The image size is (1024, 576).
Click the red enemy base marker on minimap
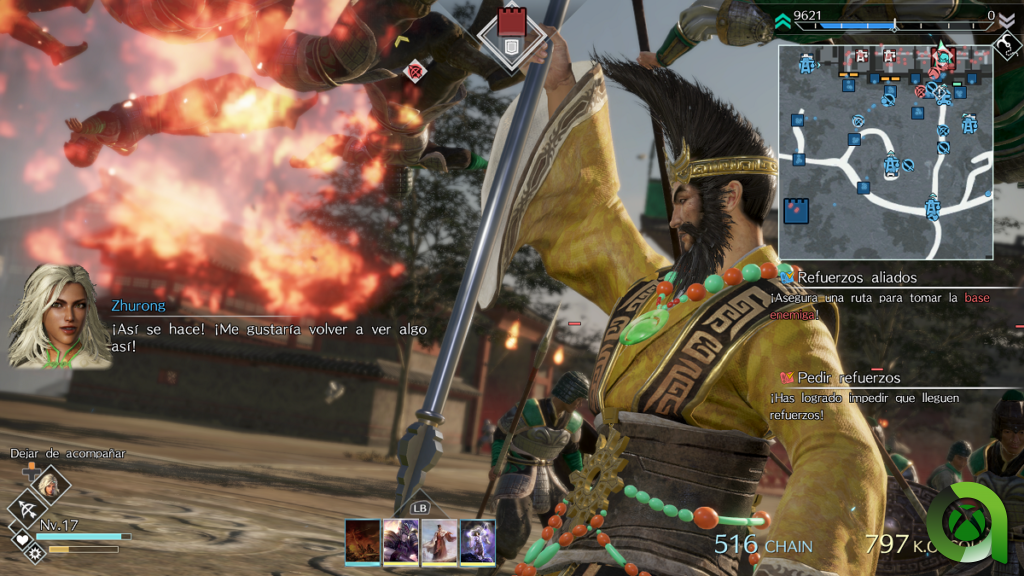coord(943,56)
